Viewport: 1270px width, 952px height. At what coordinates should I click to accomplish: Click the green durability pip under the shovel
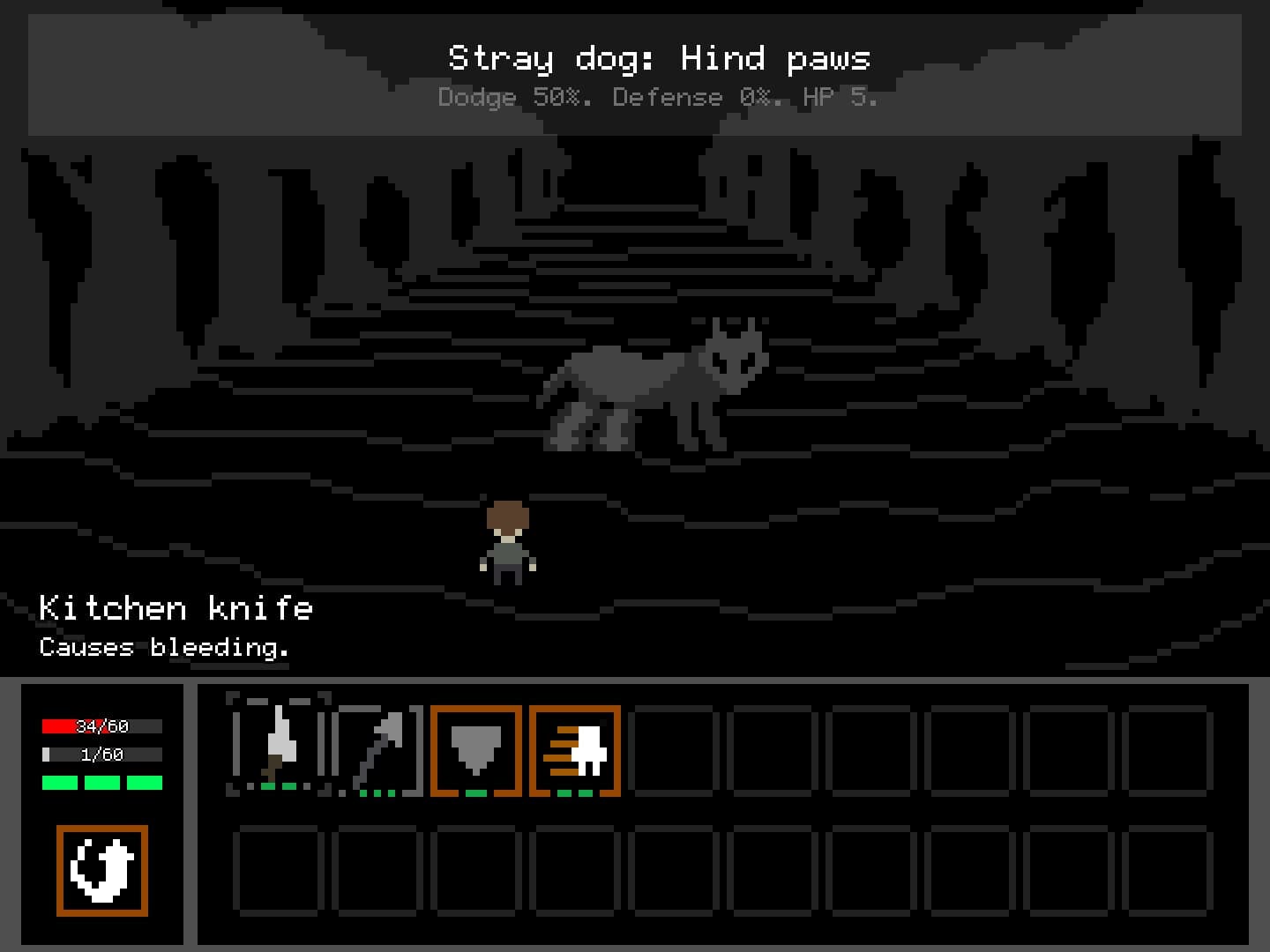pos(377,792)
